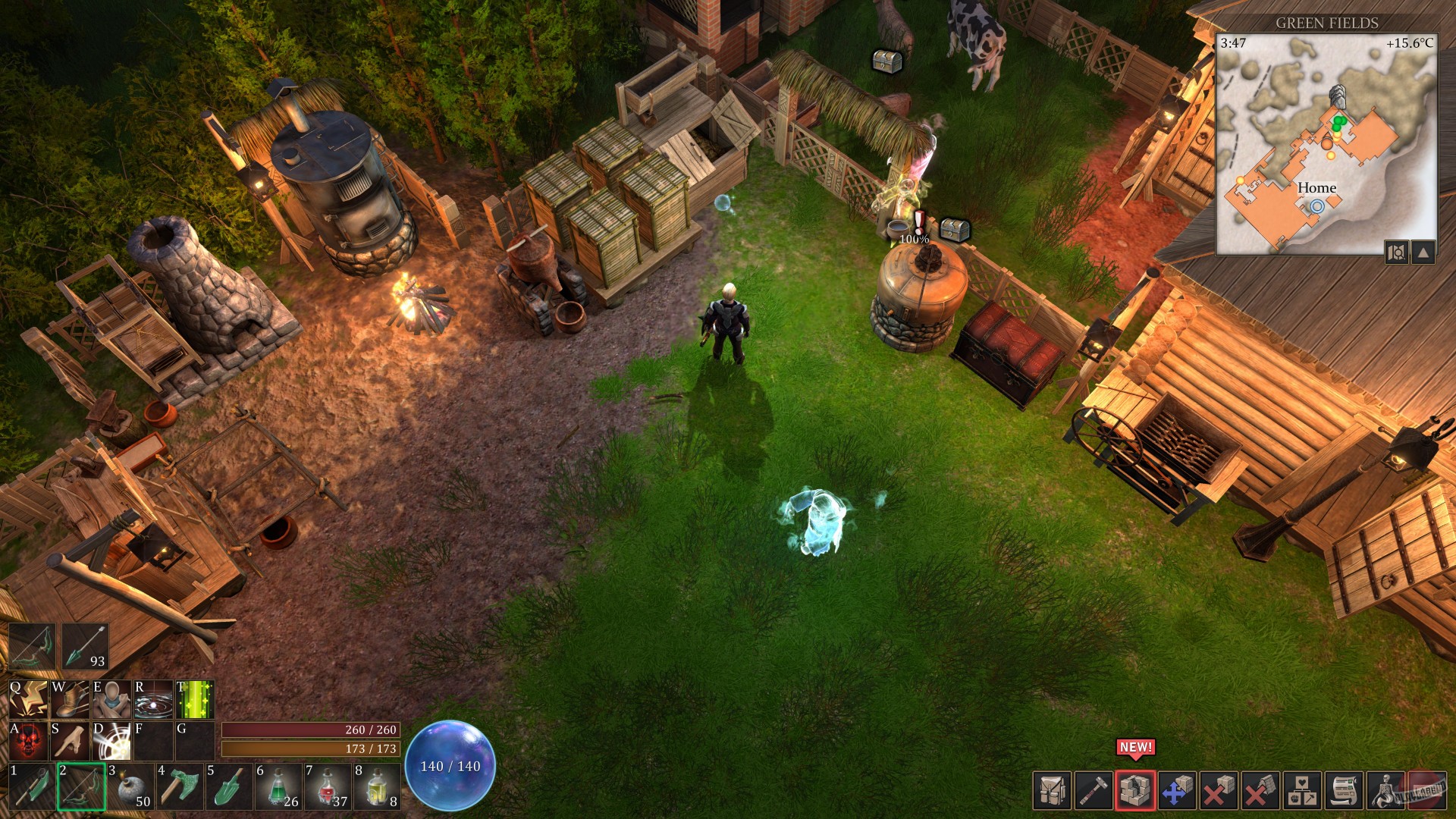The image size is (1456, 819).
Task: Click the red health bar showing 260/260
Action: 311,730
